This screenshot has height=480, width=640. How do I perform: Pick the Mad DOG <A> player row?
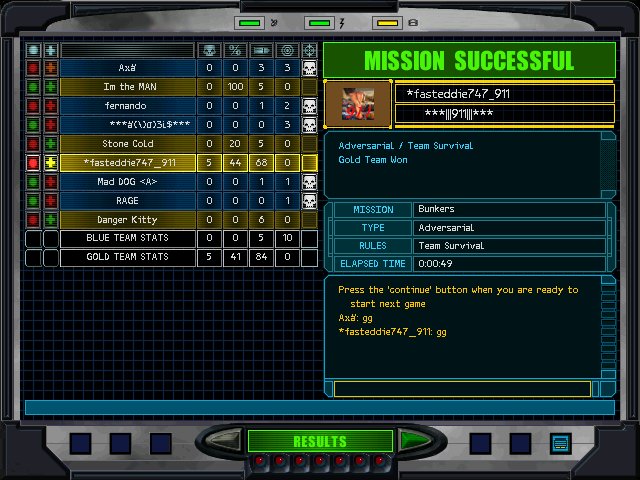[x=127, y=182]
